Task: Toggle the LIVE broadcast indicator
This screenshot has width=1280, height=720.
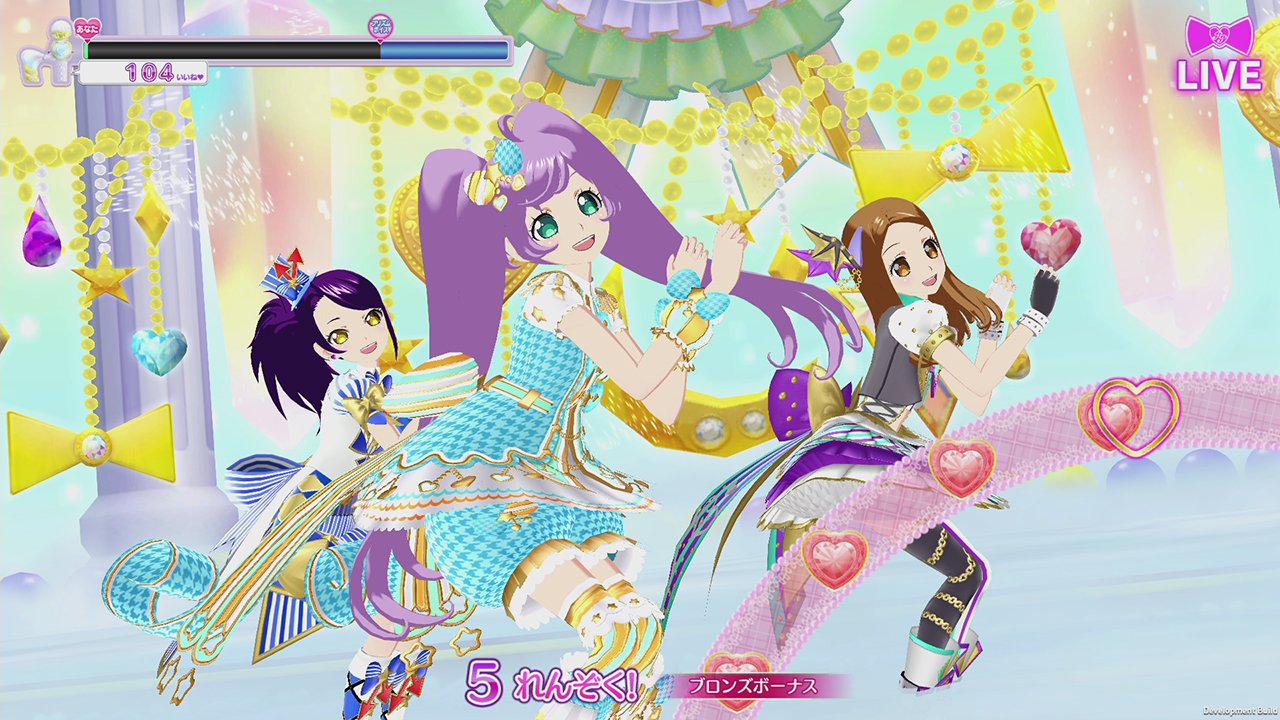Action: tap(1220, 73)
